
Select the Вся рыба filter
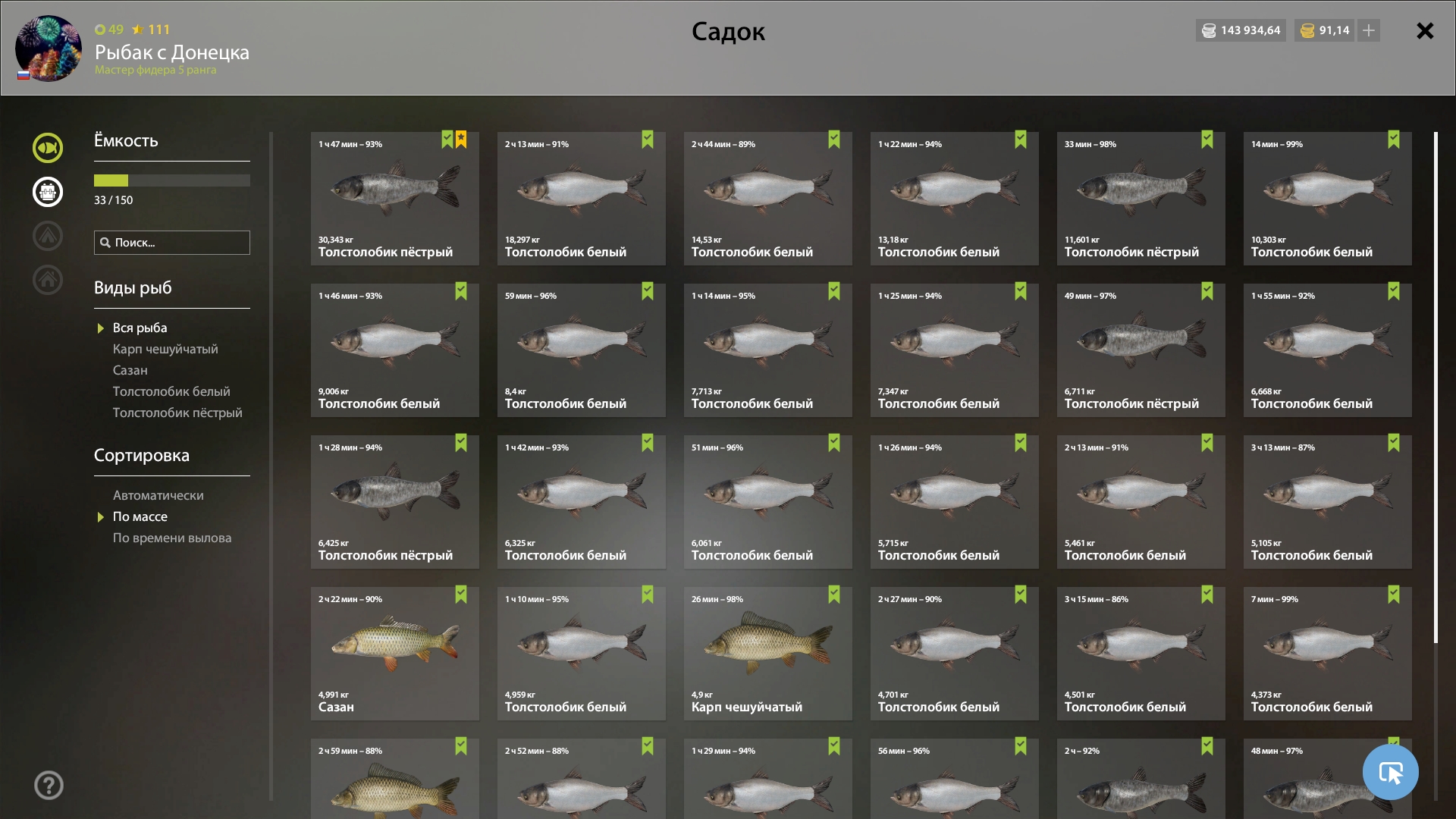click(x=140, y=328)
